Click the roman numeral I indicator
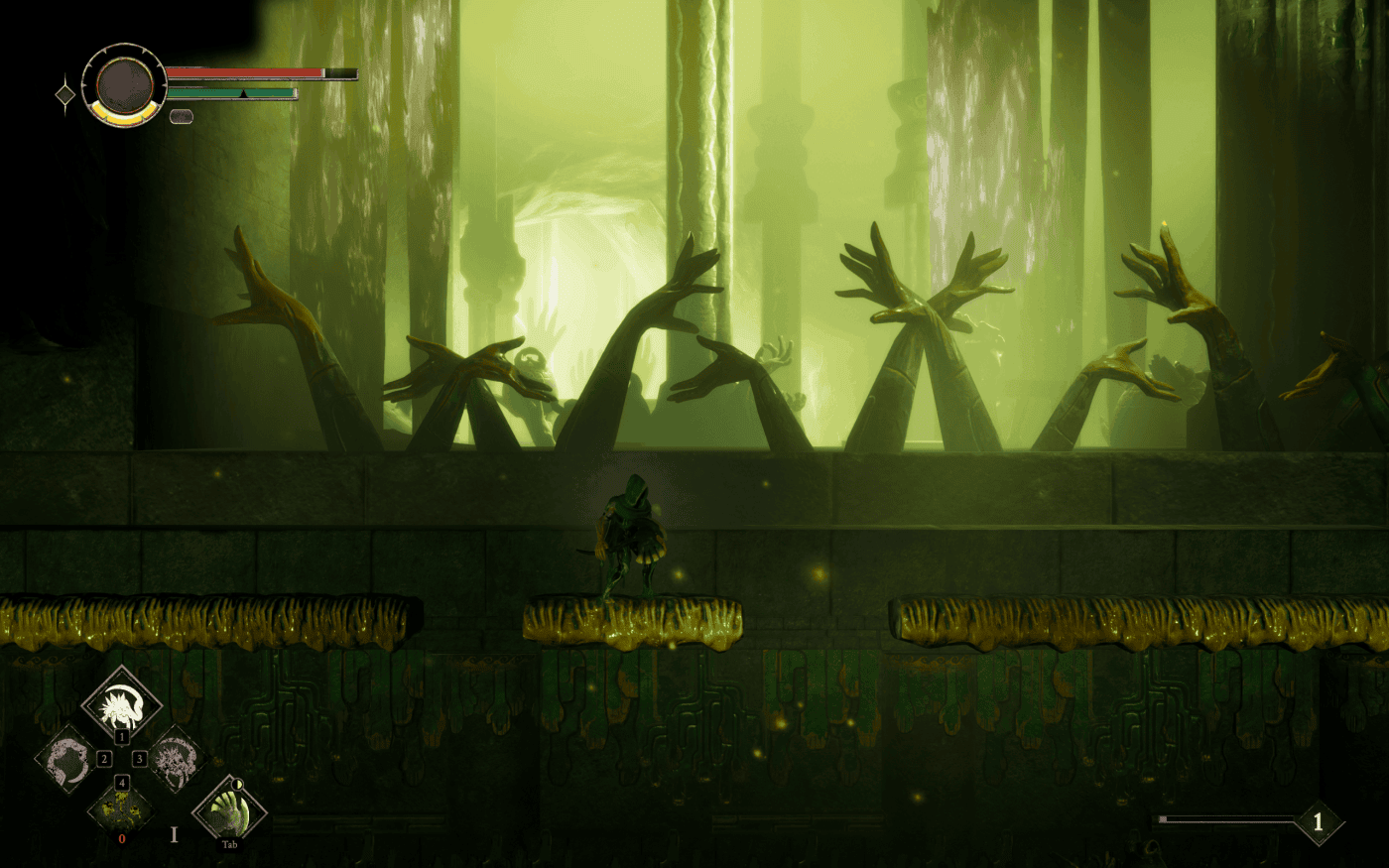1389x868 pixels. pos(175,836)
